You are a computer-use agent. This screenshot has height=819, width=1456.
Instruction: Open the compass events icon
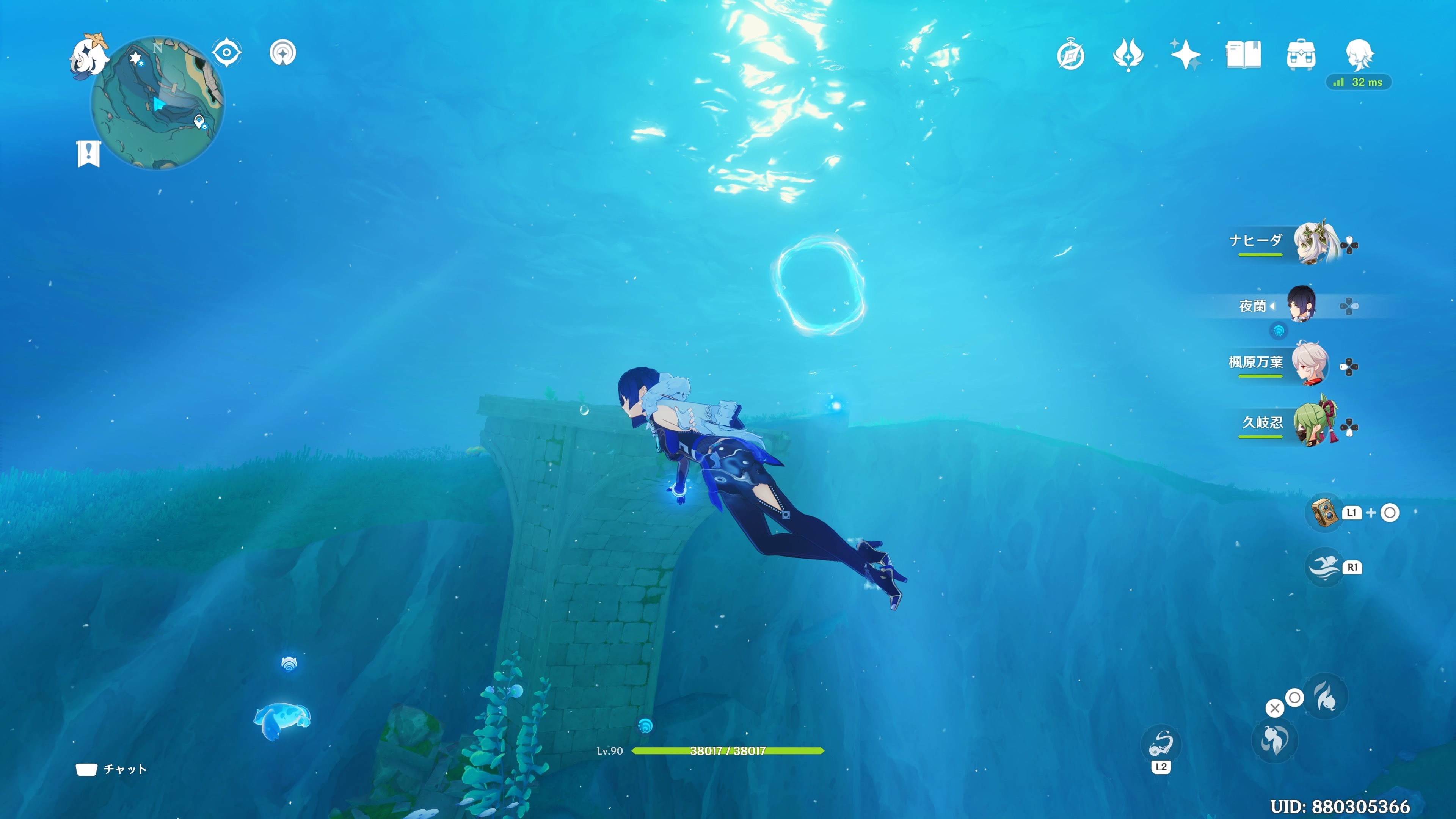tap(1070, 55)
